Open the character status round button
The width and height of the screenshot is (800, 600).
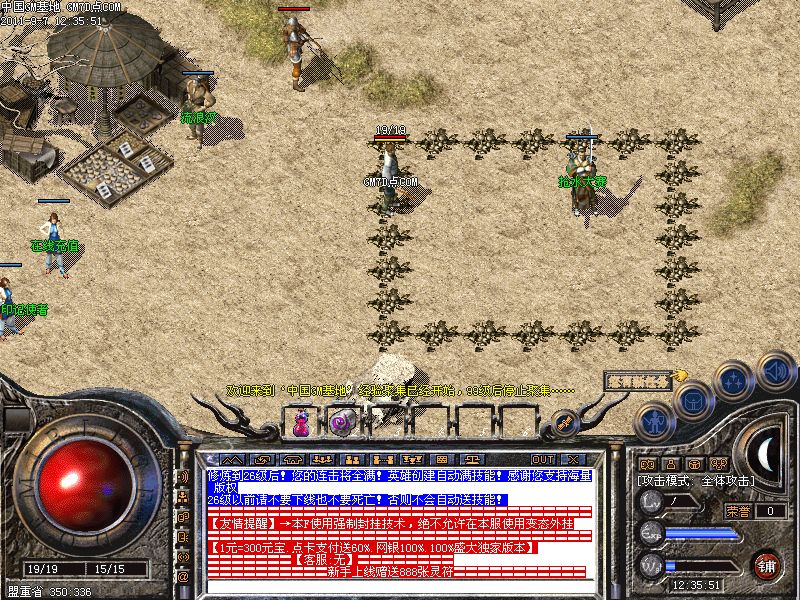point(653,420)
